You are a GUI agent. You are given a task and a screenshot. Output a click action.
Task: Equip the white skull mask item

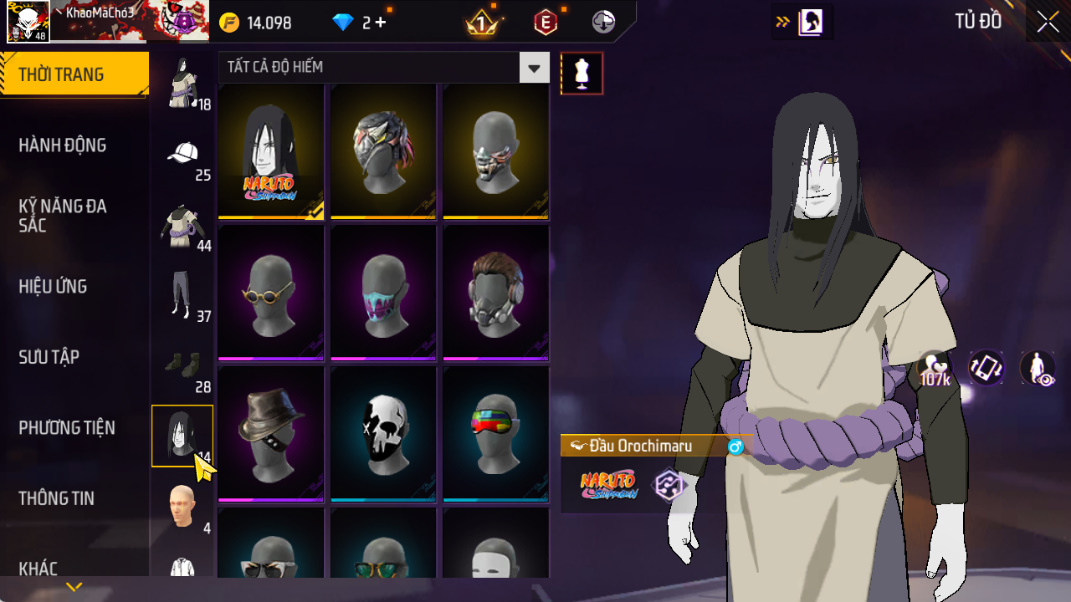point(383,432)
